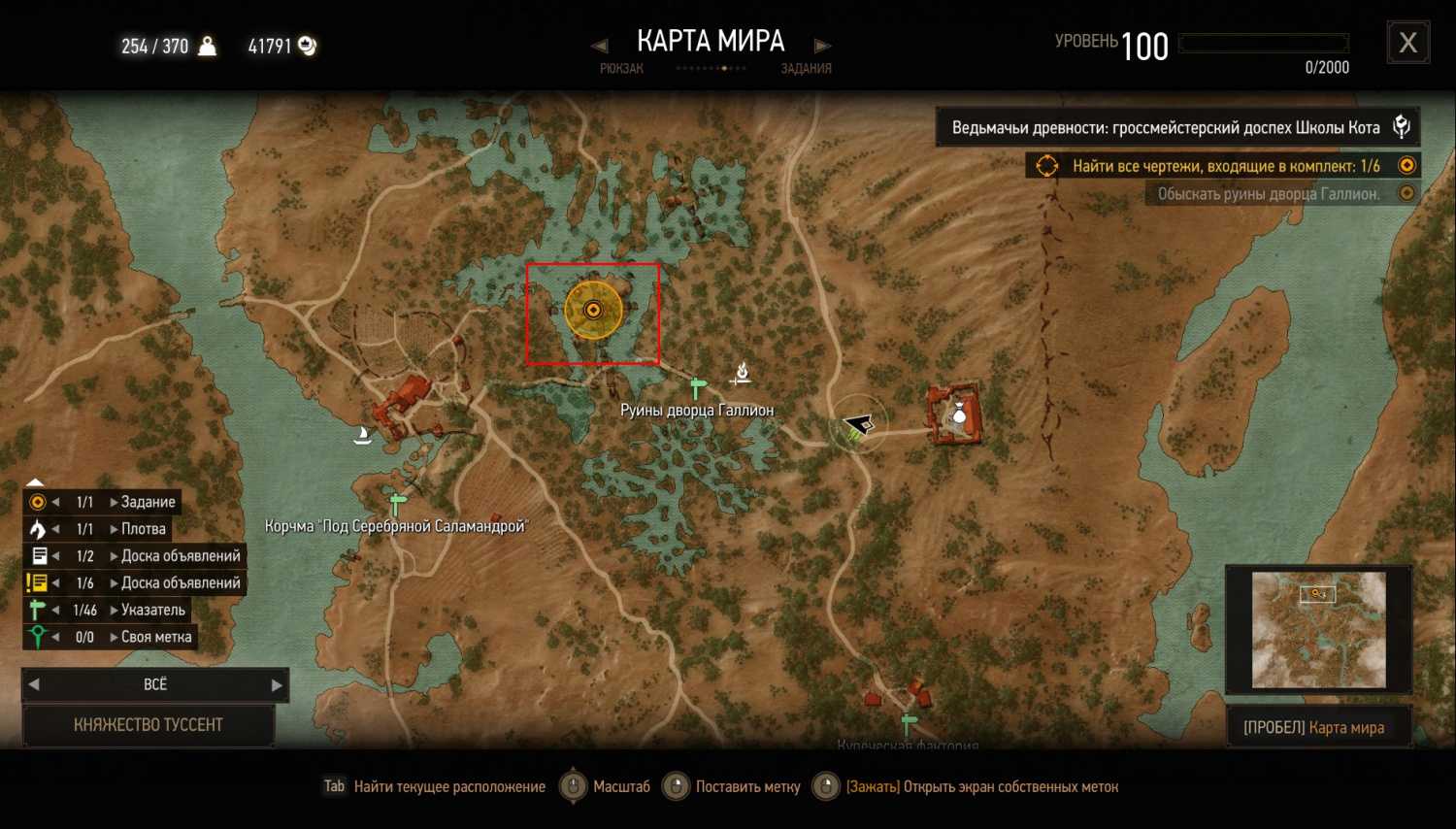Click left arrow of the ВСЁ filter

point(34,684)
